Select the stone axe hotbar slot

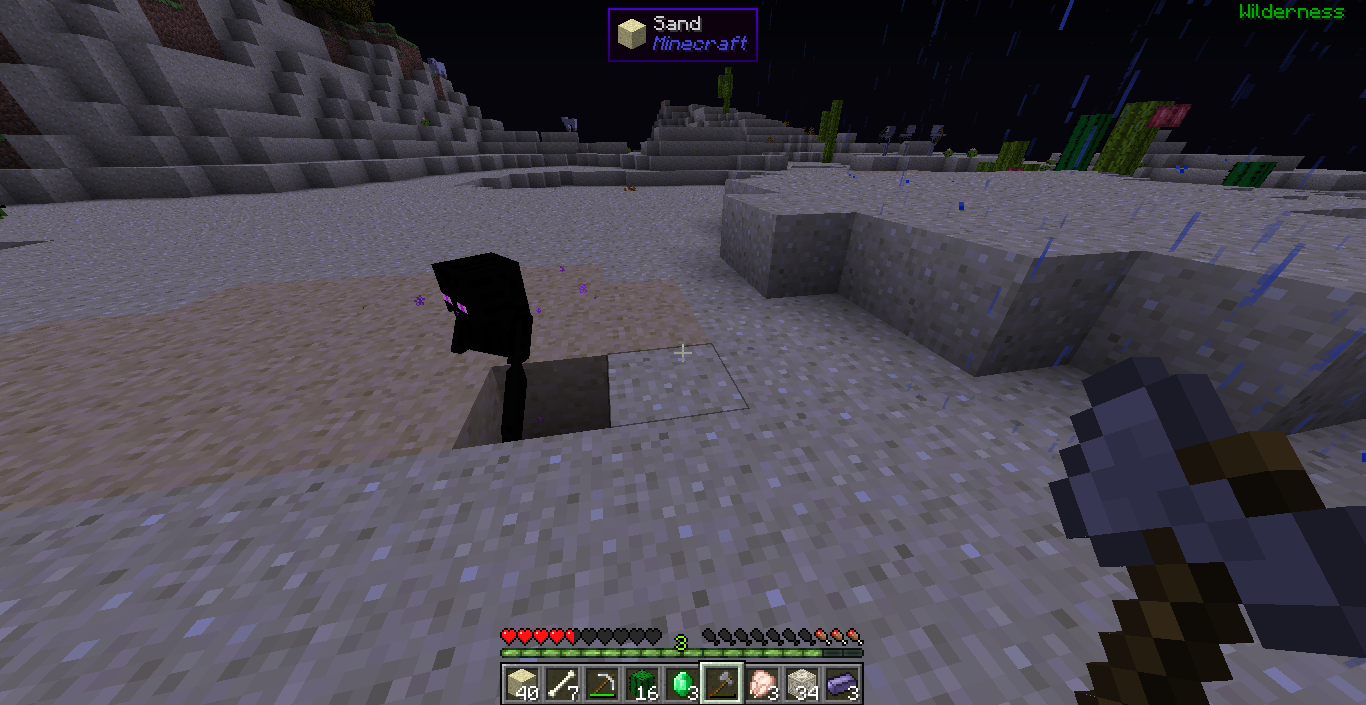720,684
